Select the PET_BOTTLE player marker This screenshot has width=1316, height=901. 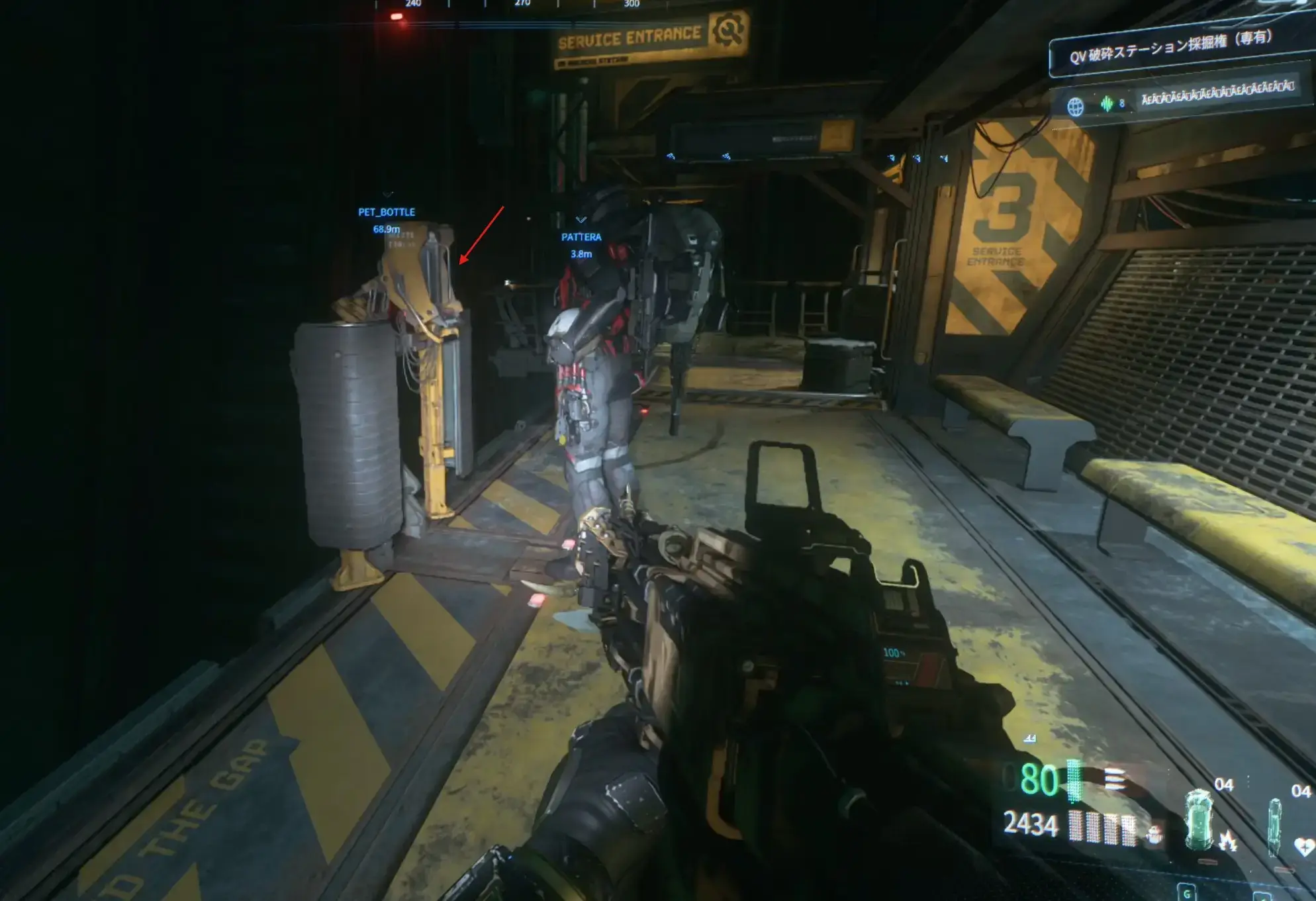(x=387, y=213)
